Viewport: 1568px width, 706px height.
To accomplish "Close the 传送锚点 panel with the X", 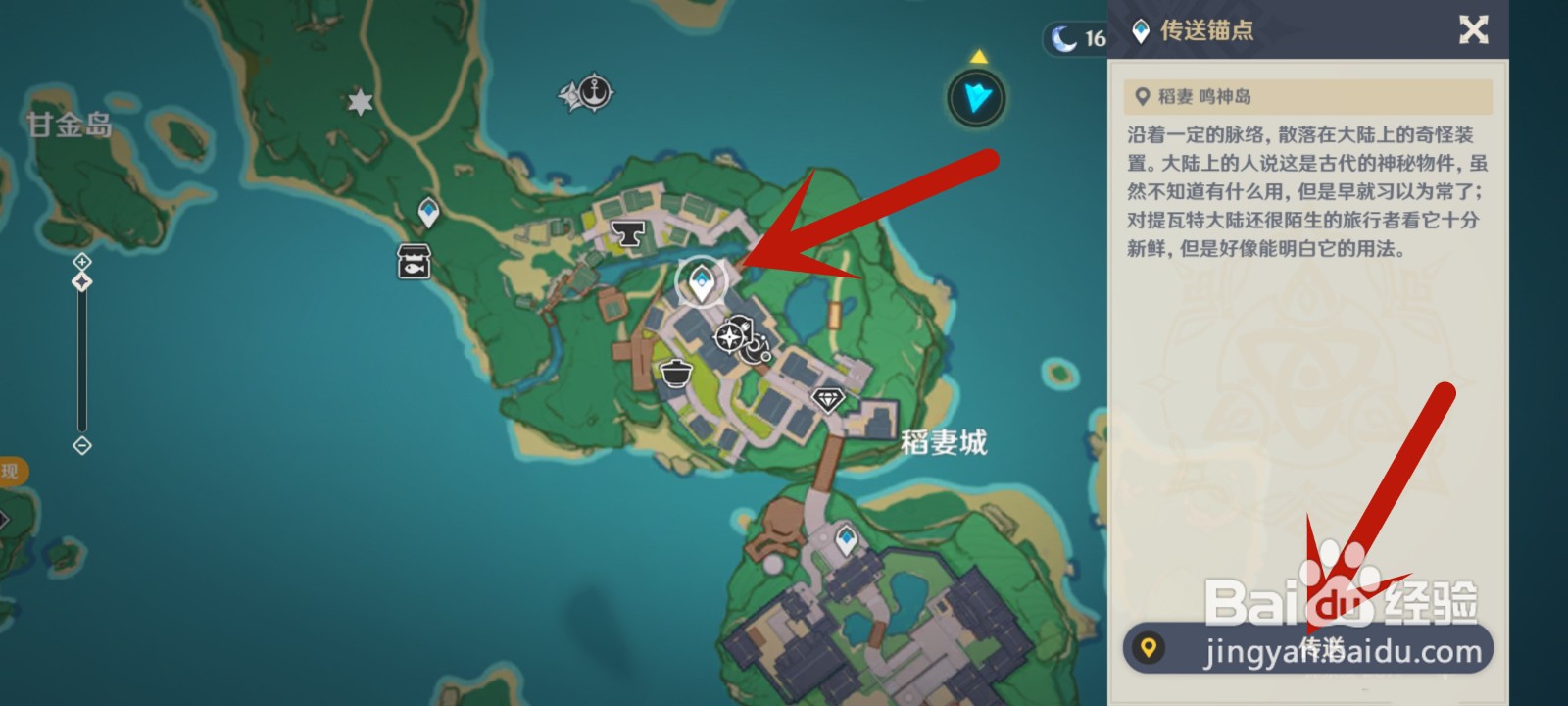I will [1474, 31].
